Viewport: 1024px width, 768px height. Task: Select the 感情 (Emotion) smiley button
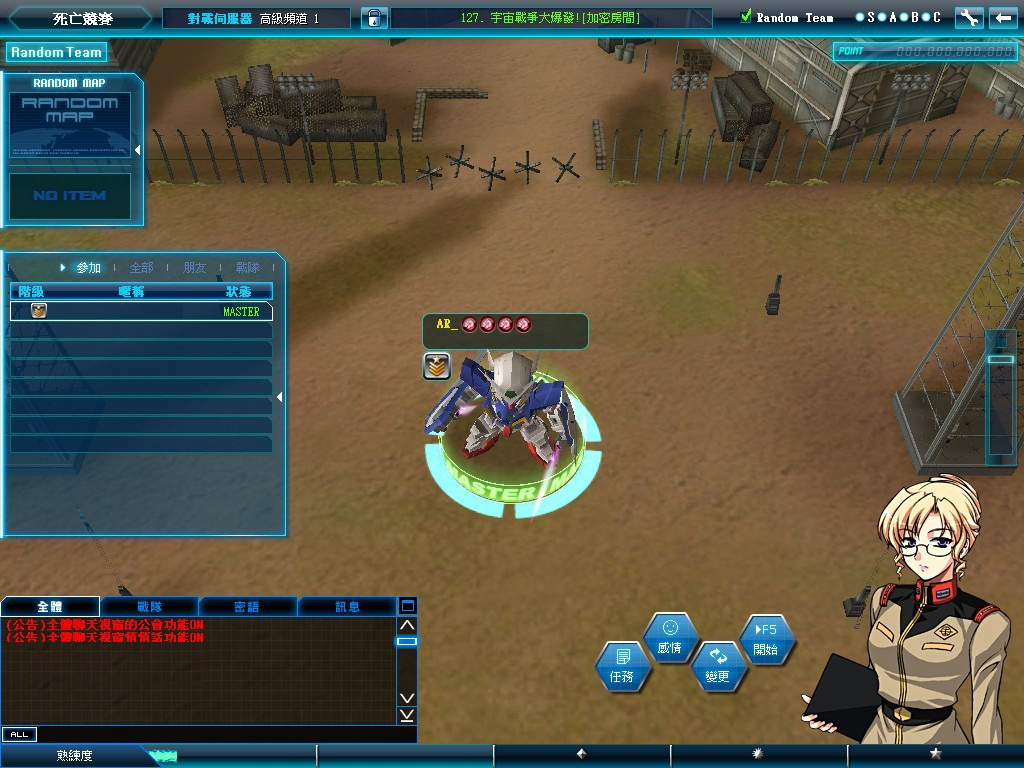pyautogui.click(x=670, y=637)
